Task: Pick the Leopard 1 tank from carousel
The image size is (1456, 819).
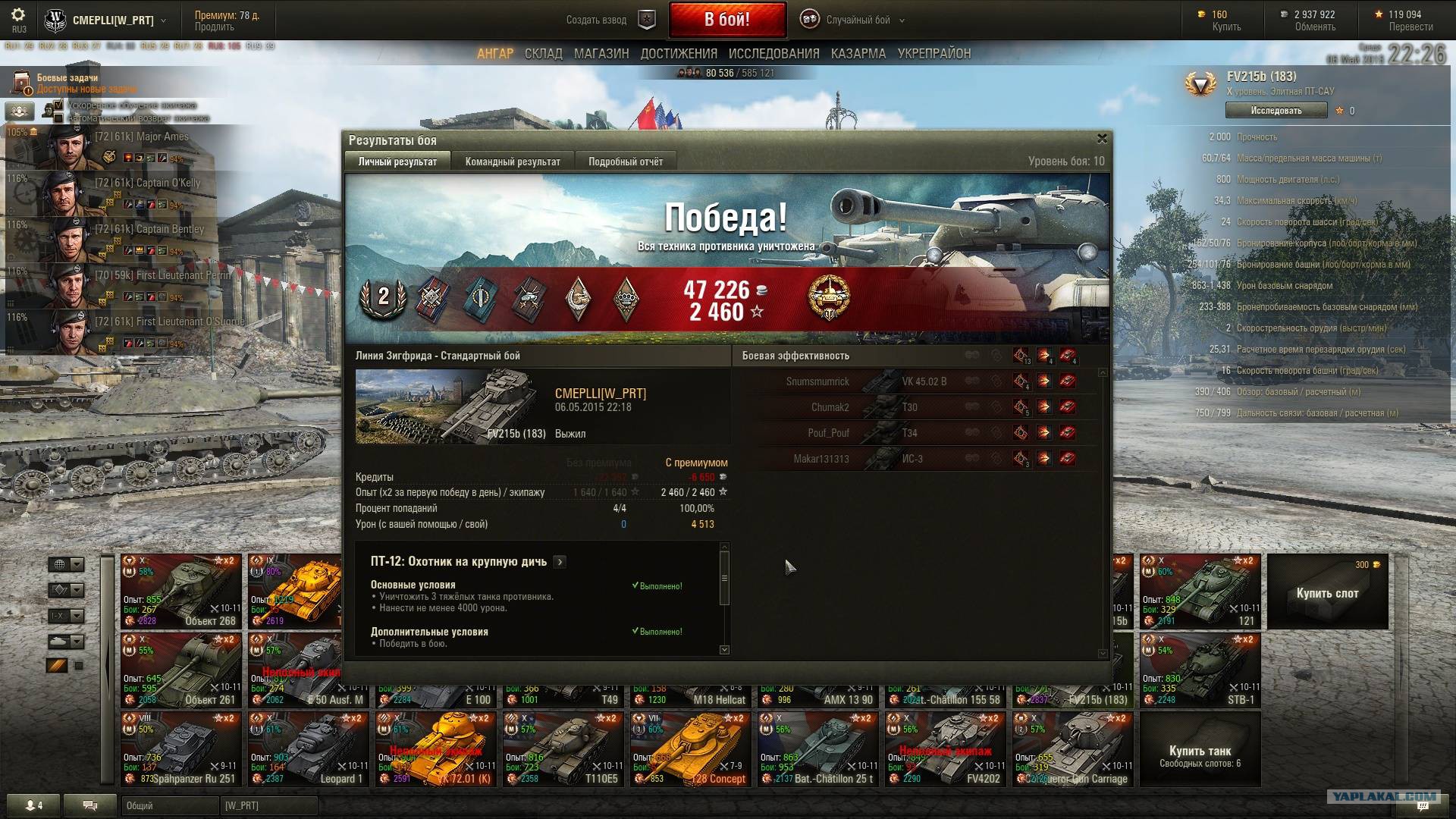Action: tap(308, 749)
